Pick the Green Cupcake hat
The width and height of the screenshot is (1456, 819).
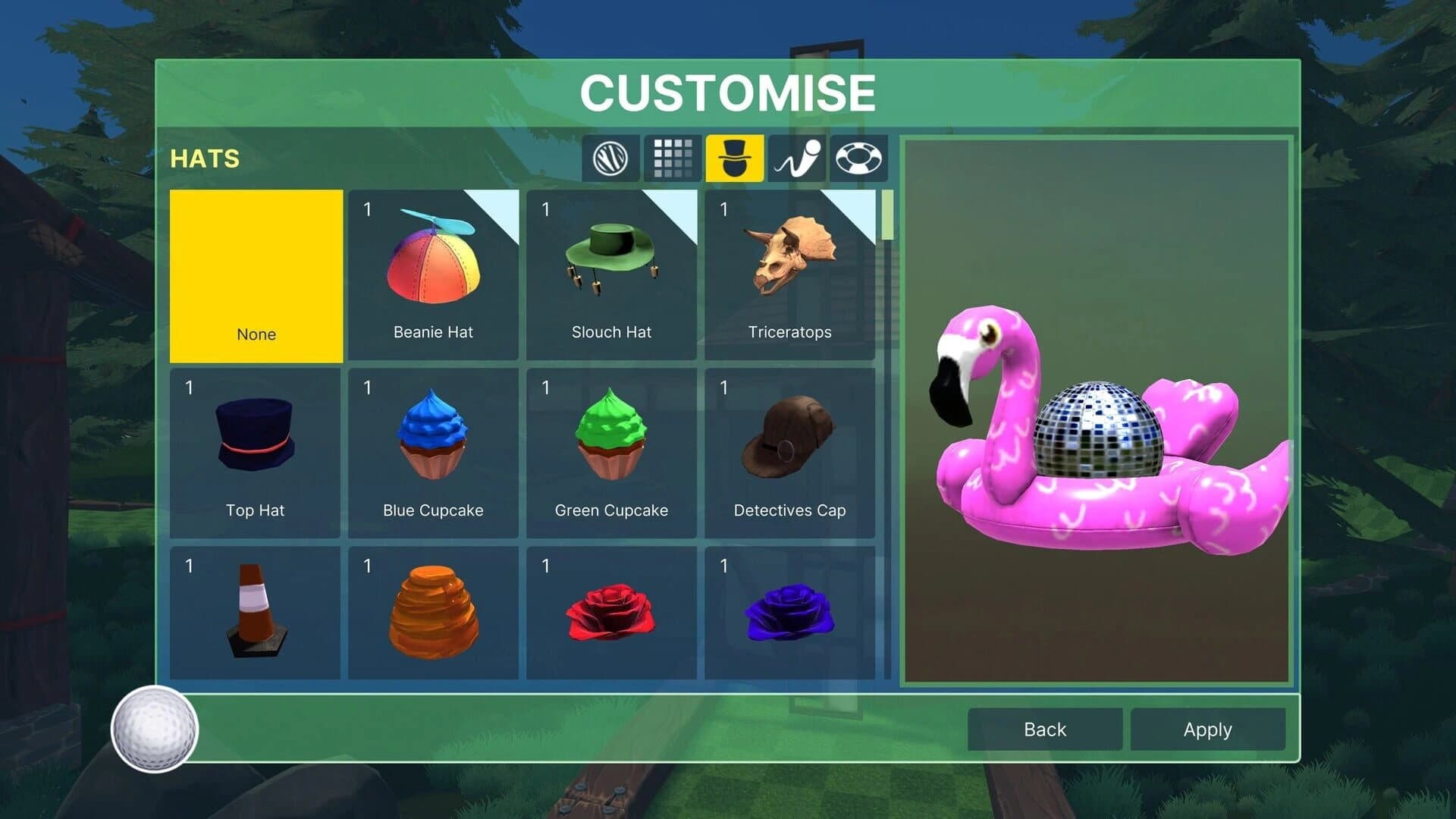pyautogui.click(x=611, y=451)
